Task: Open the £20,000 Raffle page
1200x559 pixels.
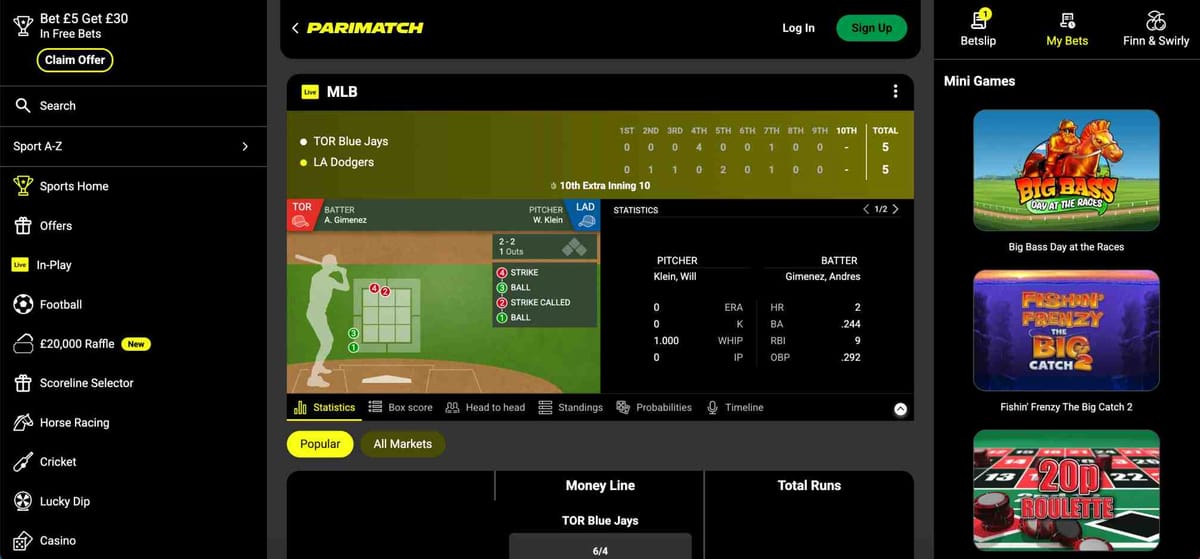Action: [77, 344]
